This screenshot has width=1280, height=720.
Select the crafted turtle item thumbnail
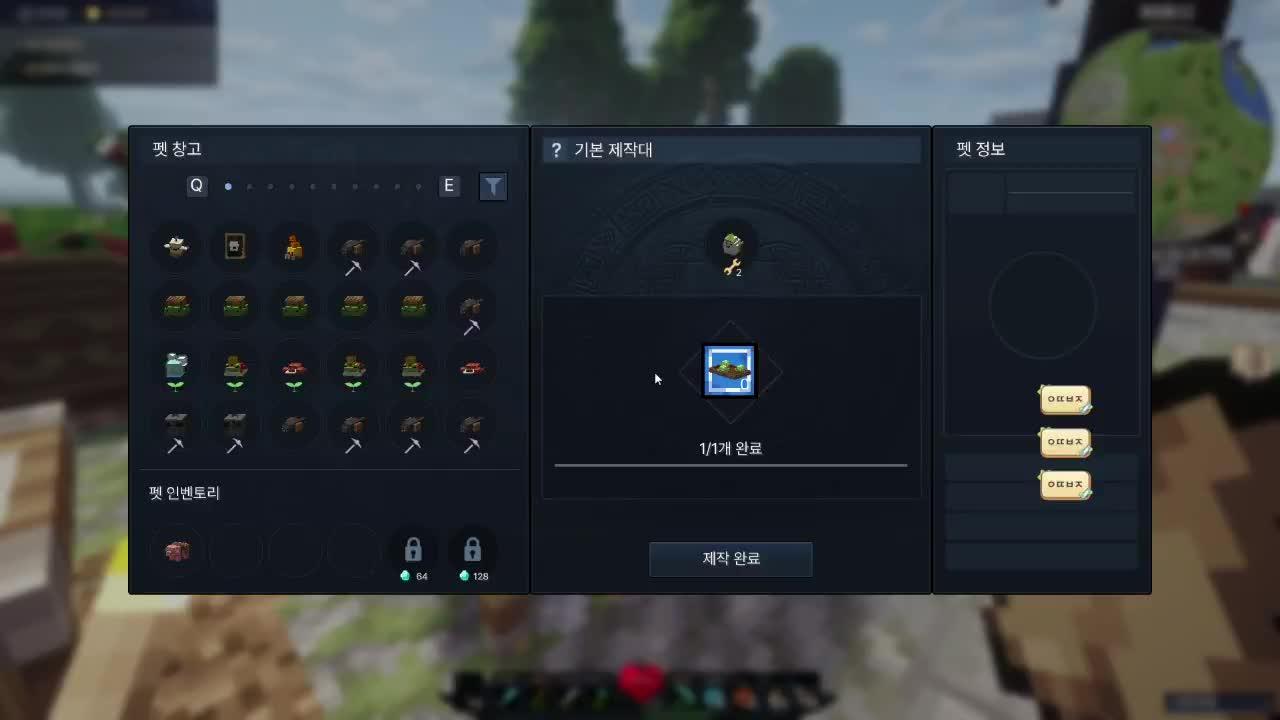point(730,370)
